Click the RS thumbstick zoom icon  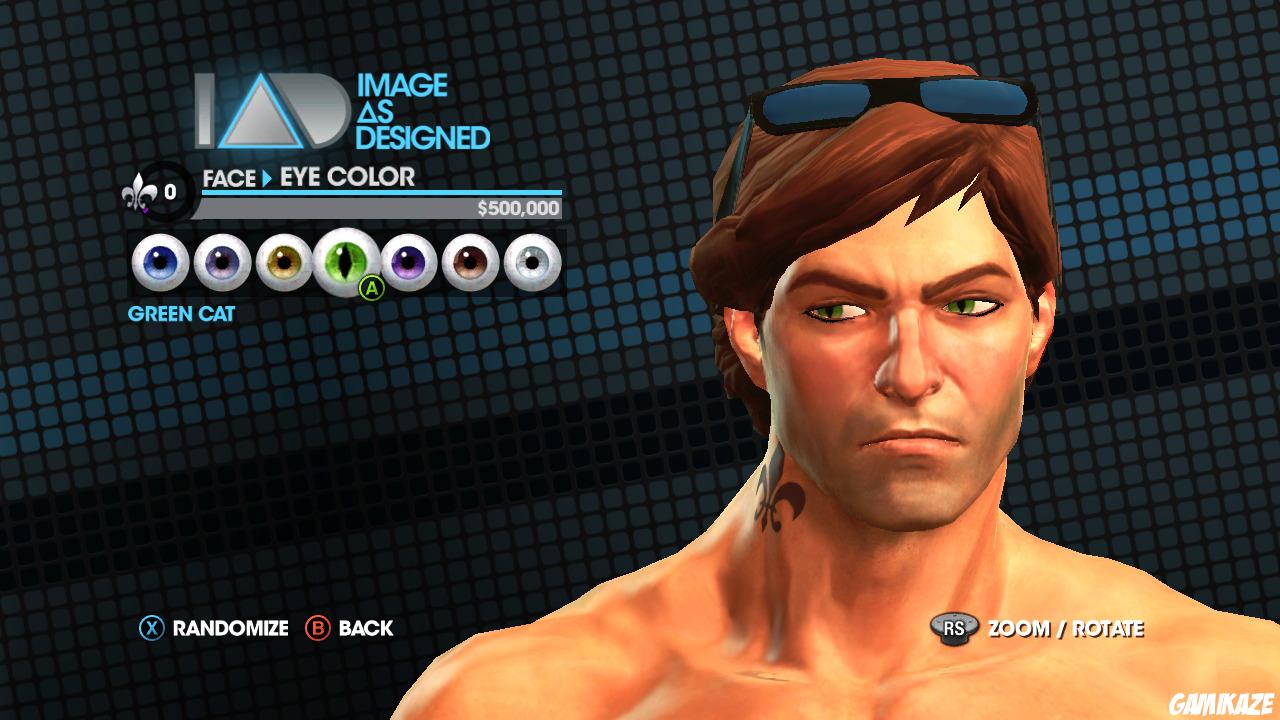(956, 629)
